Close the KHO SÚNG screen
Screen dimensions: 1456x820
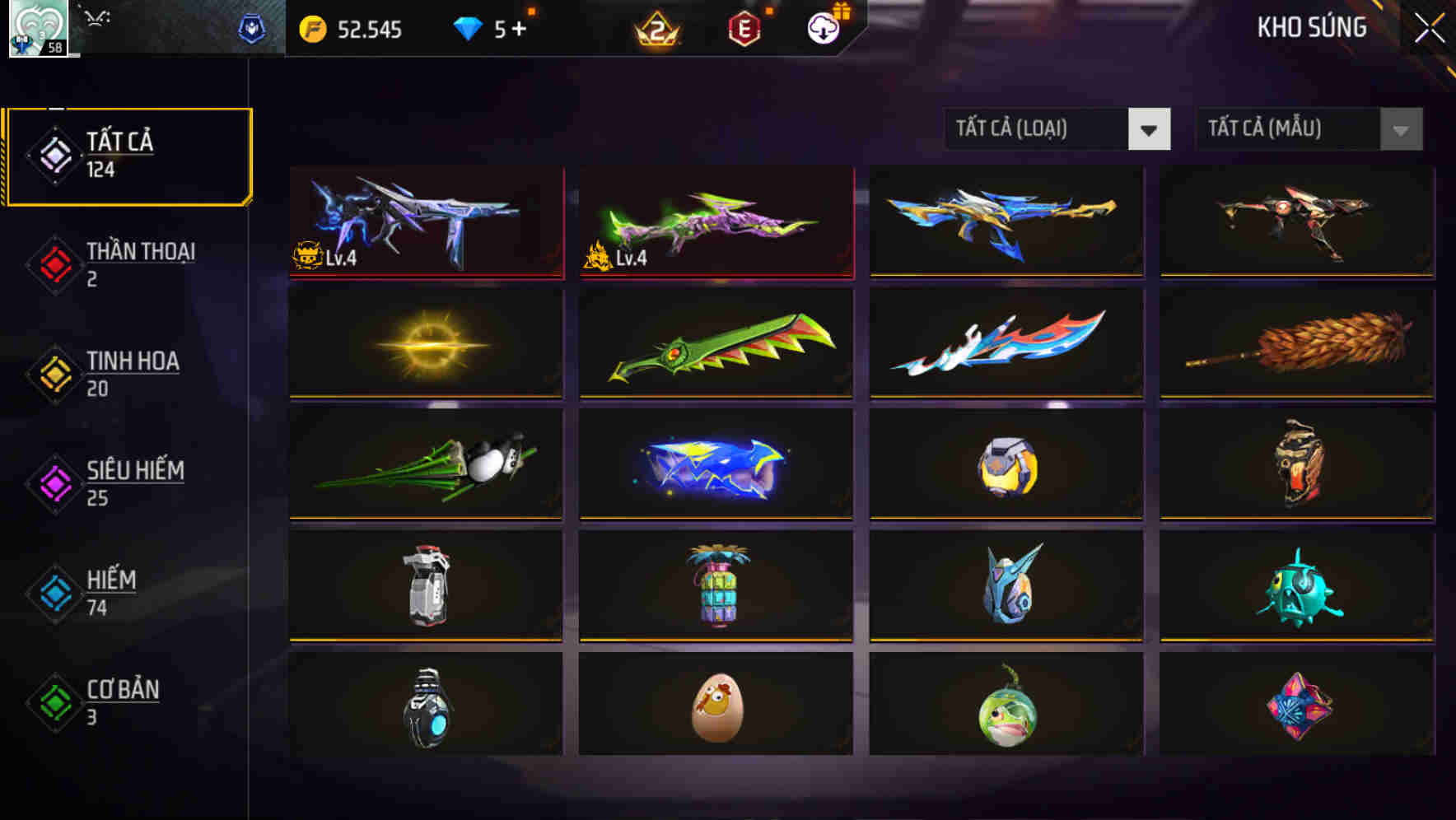point(1427,27)
